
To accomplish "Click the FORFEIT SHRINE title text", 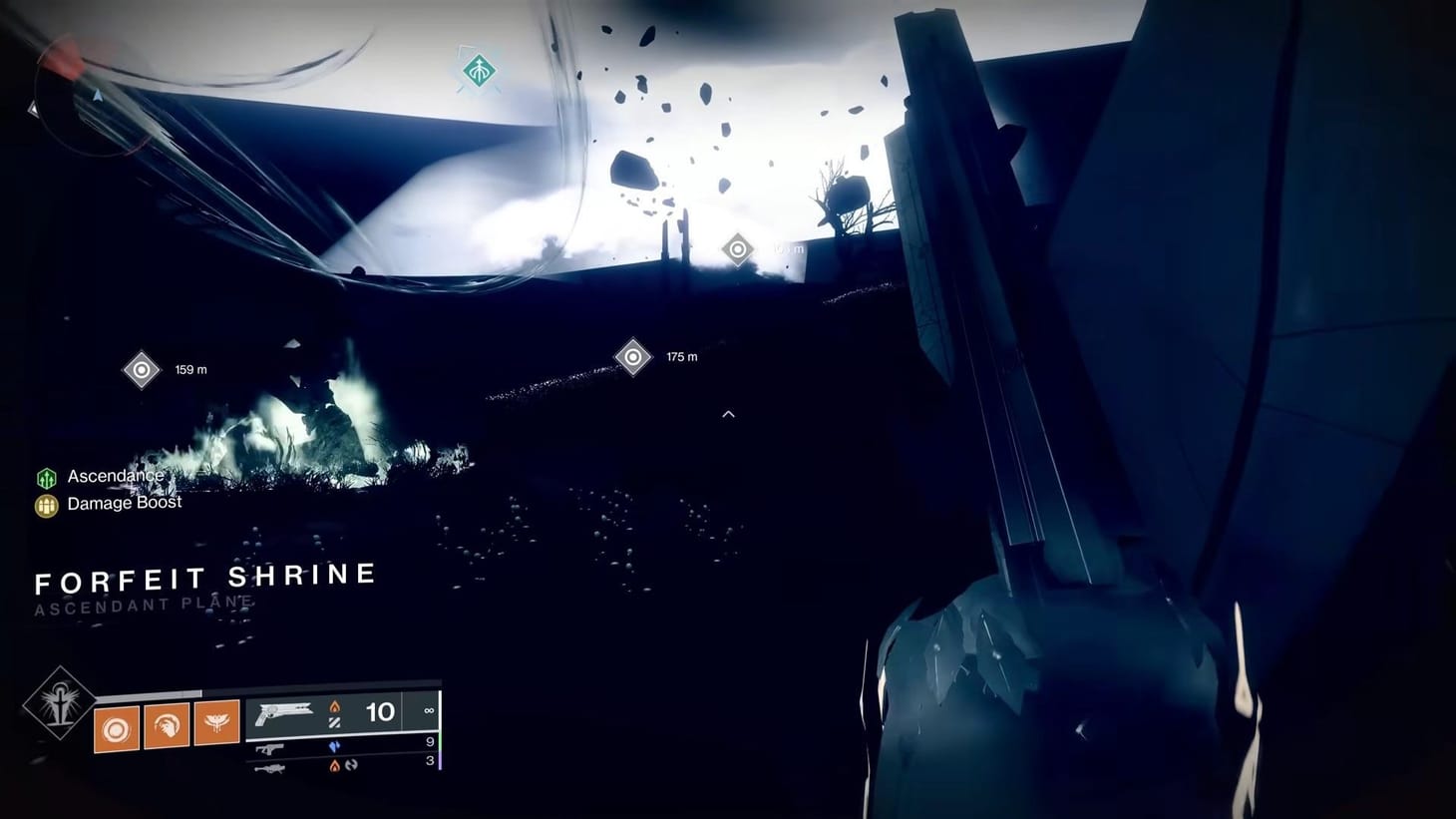I will pos(204,577).
